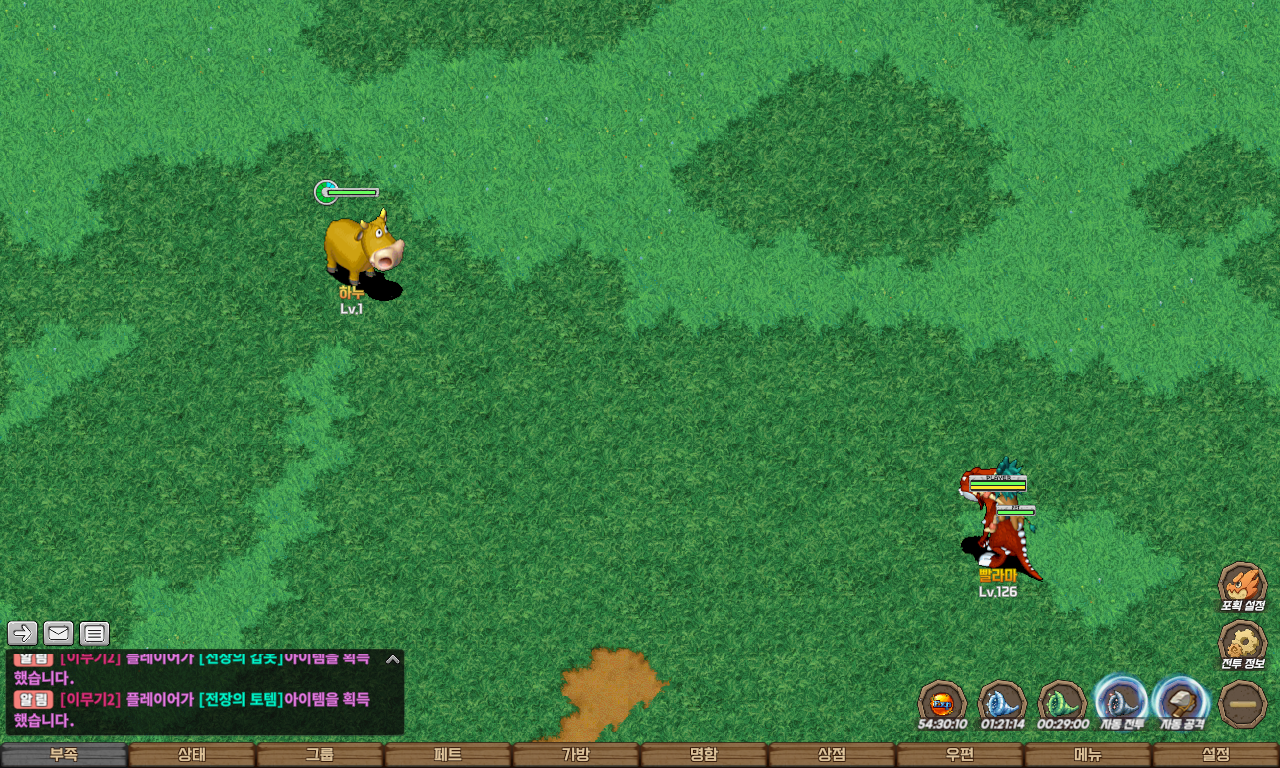The width and height of the screenshot is (1280, 768).
Task: Open 포획 설정 capture settings icon
Action: pyautogui.click(x=1242, y=585)
